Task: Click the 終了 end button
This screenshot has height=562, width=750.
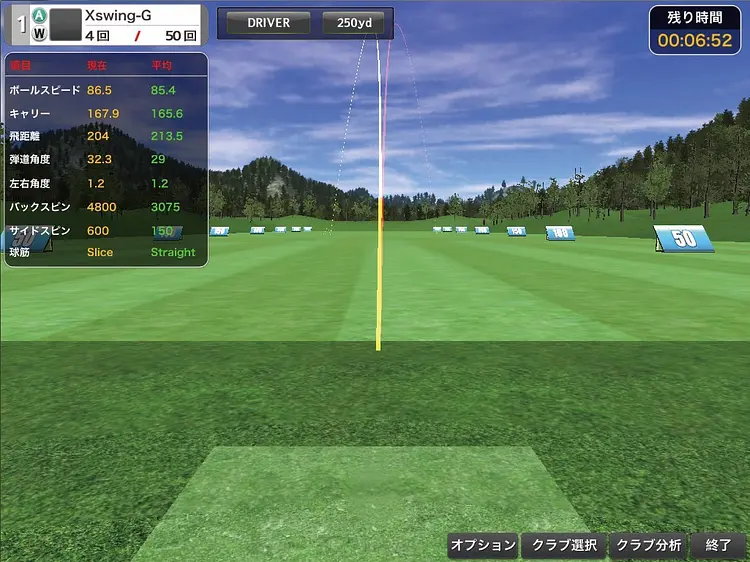Action: pos(718,545)
